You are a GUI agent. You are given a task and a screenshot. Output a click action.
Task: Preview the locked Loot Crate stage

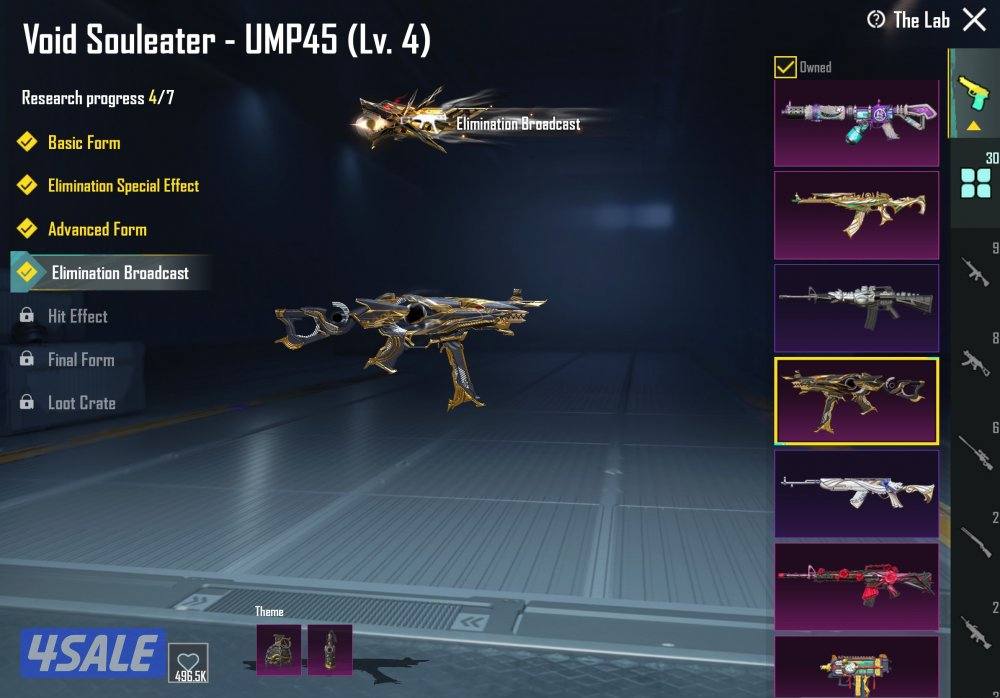(x=81, y=403)
